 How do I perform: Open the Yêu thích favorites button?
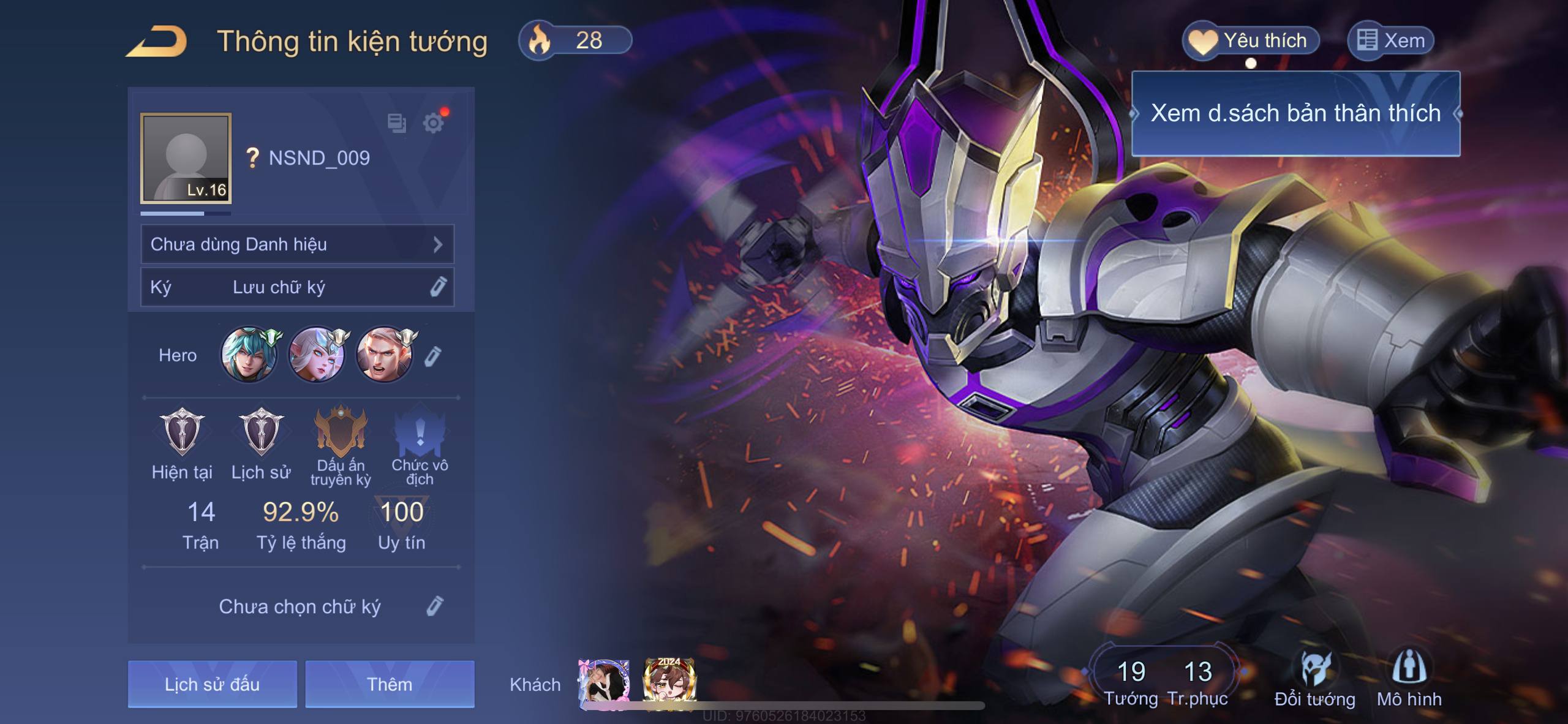tap(1250, 41)
